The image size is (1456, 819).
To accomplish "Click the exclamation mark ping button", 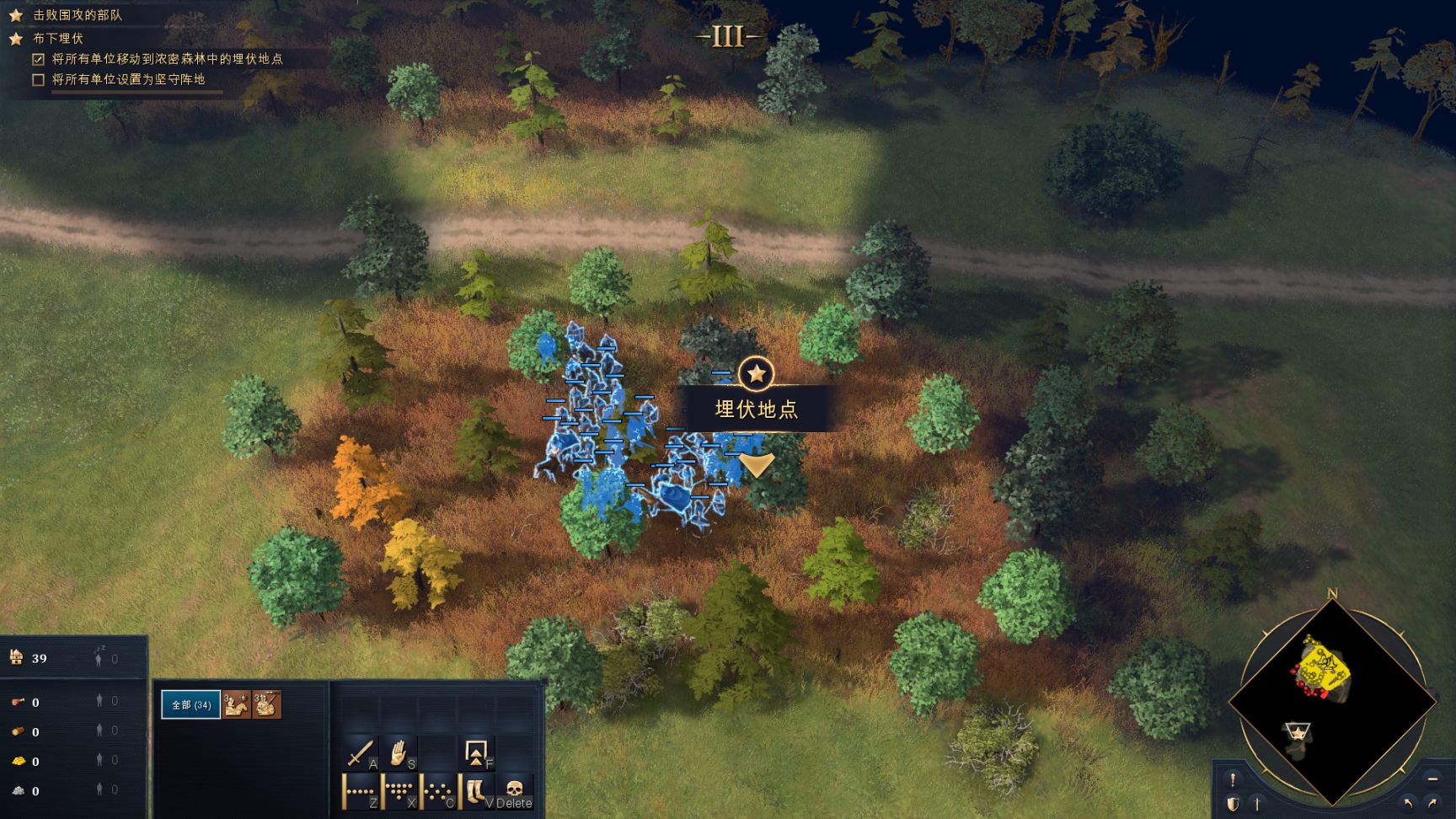I will tap(1233, 779).
